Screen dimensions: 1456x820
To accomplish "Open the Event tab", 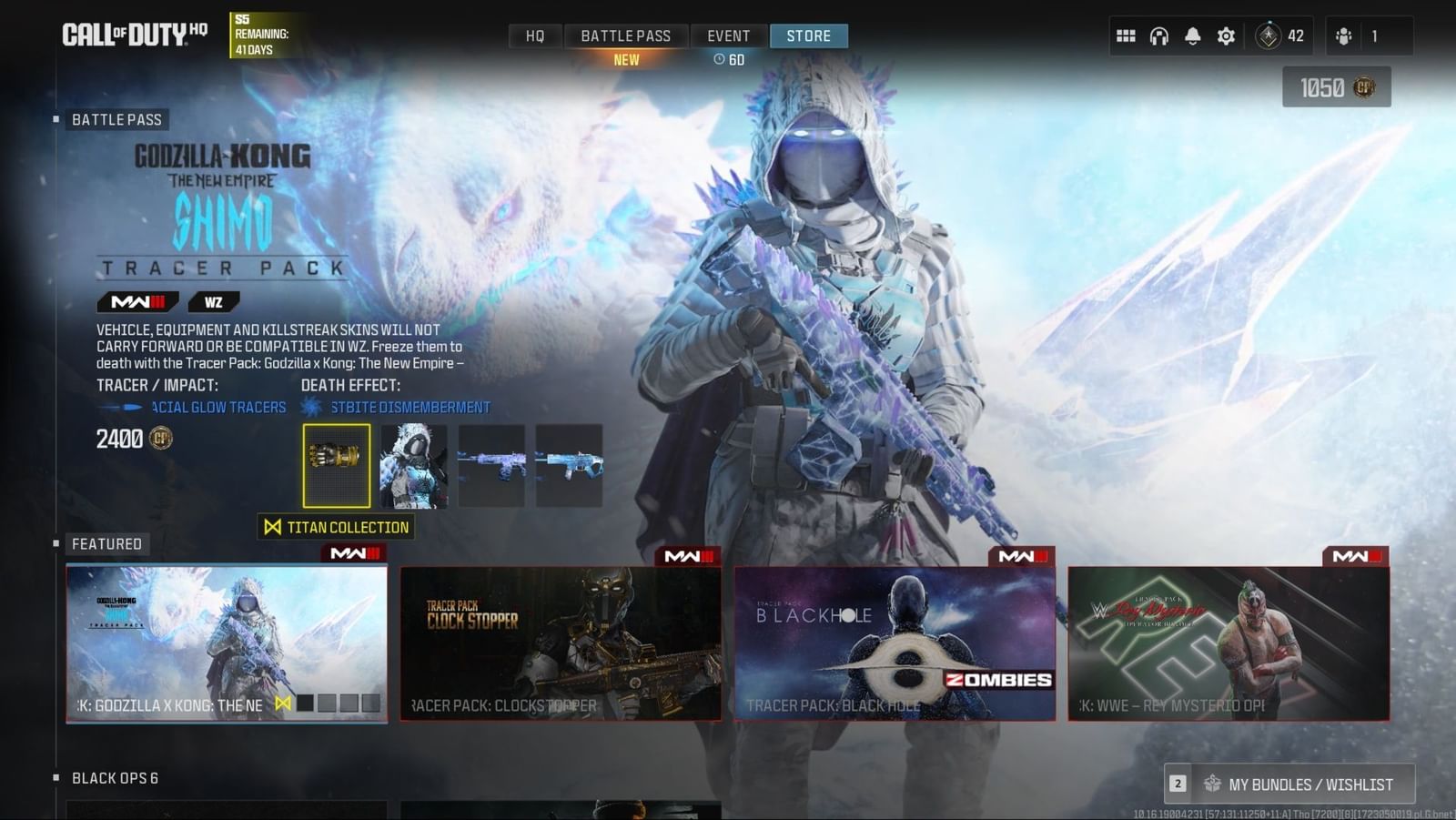I will coord(728,35).
